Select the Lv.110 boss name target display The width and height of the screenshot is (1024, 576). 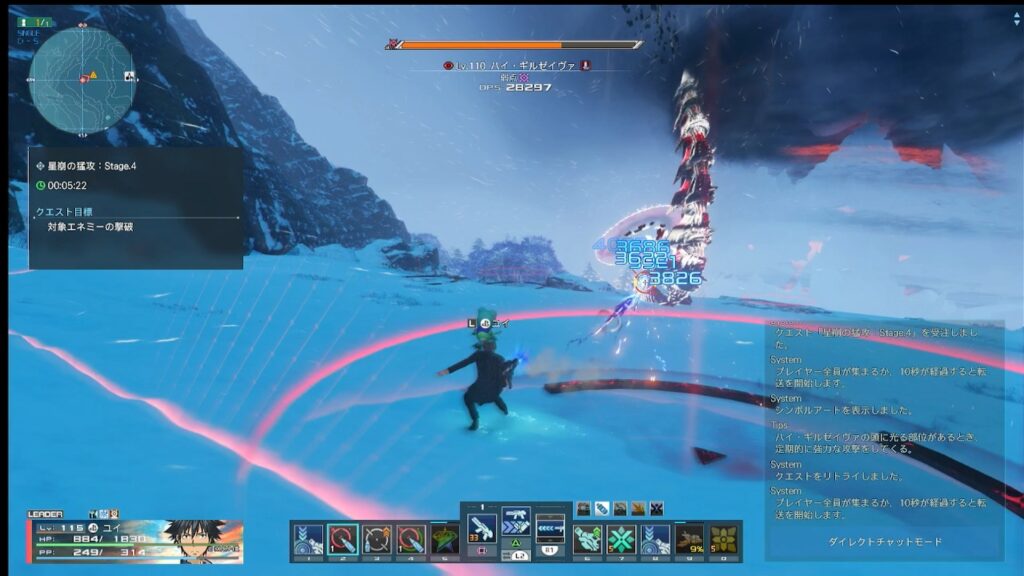514,65
